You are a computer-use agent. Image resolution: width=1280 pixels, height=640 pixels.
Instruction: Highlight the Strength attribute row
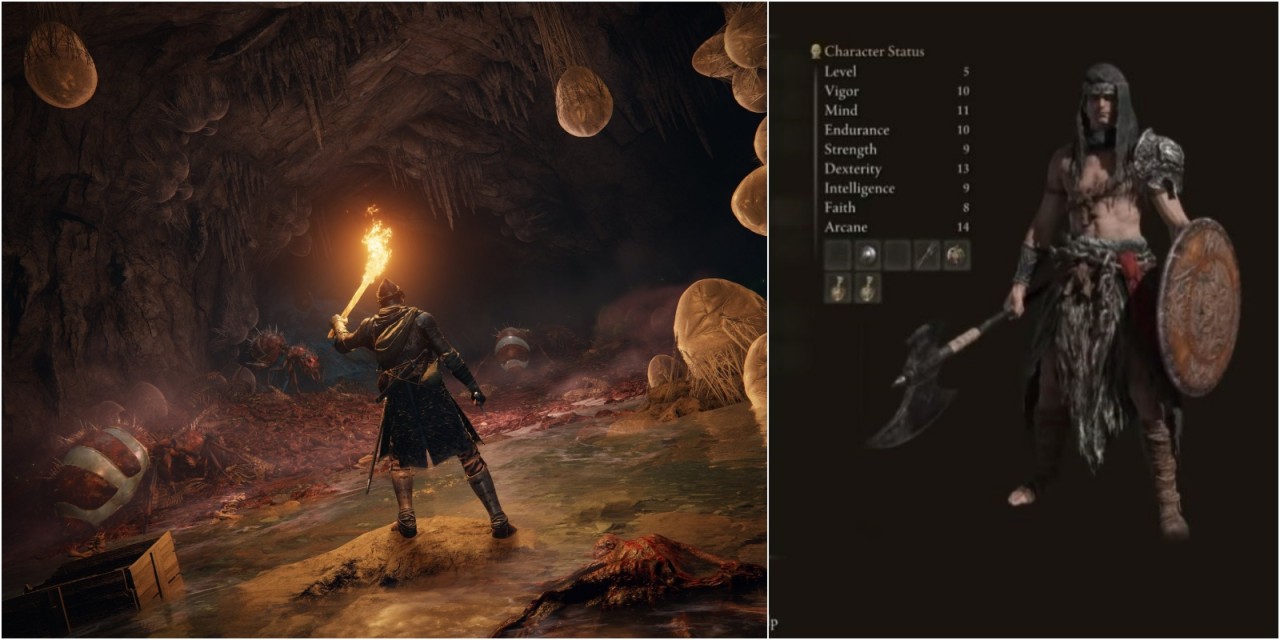point(896,150)
